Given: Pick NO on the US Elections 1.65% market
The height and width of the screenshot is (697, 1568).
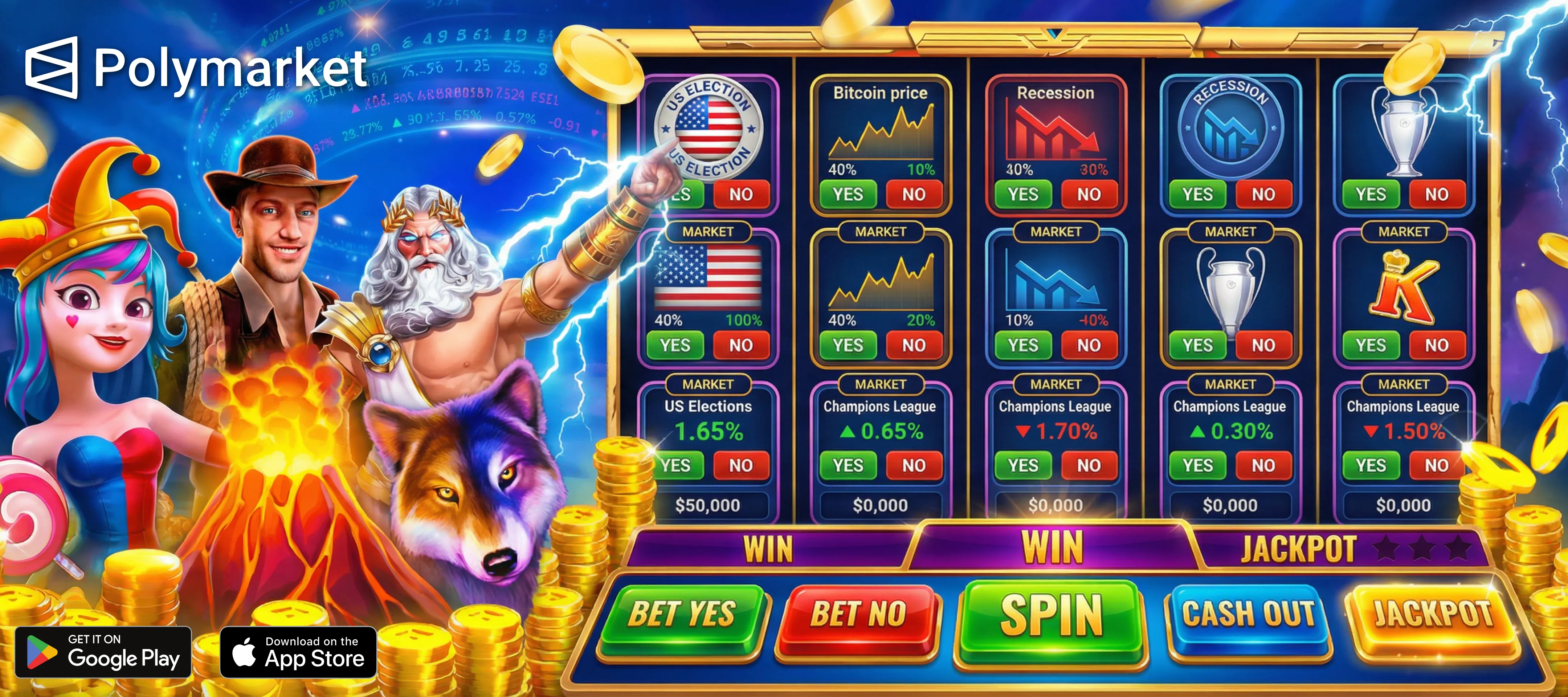Looking at the screenshot, I should tap(741, 466).
